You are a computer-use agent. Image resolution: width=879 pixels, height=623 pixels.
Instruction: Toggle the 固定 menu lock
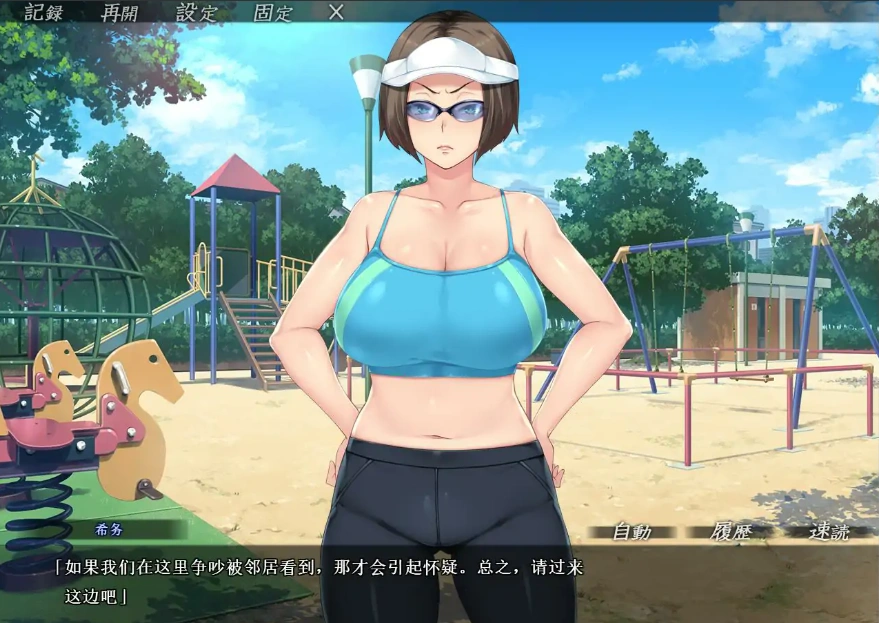click(273, 12)
